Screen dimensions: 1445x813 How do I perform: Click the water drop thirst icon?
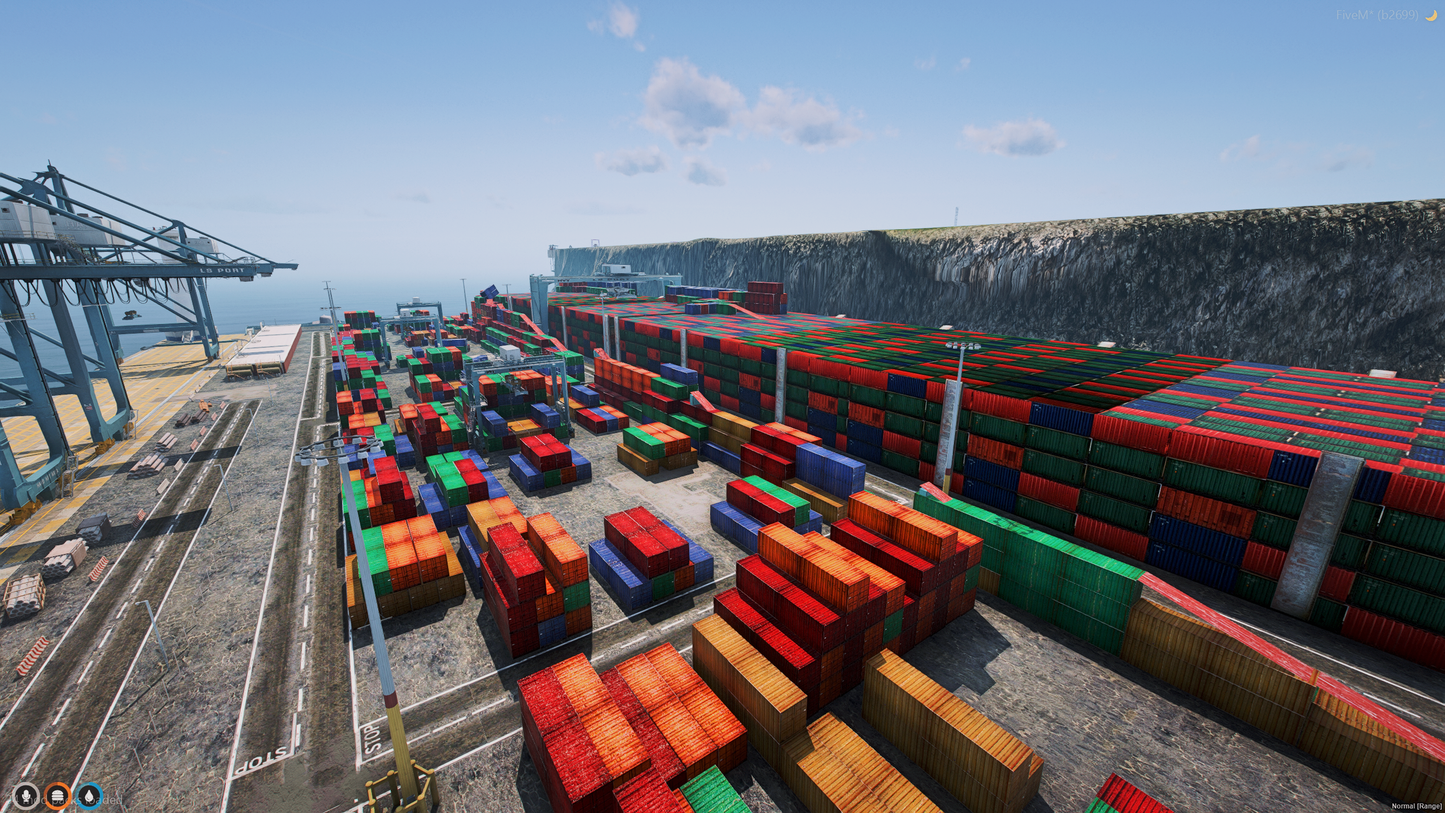click(x=90, y=796)
